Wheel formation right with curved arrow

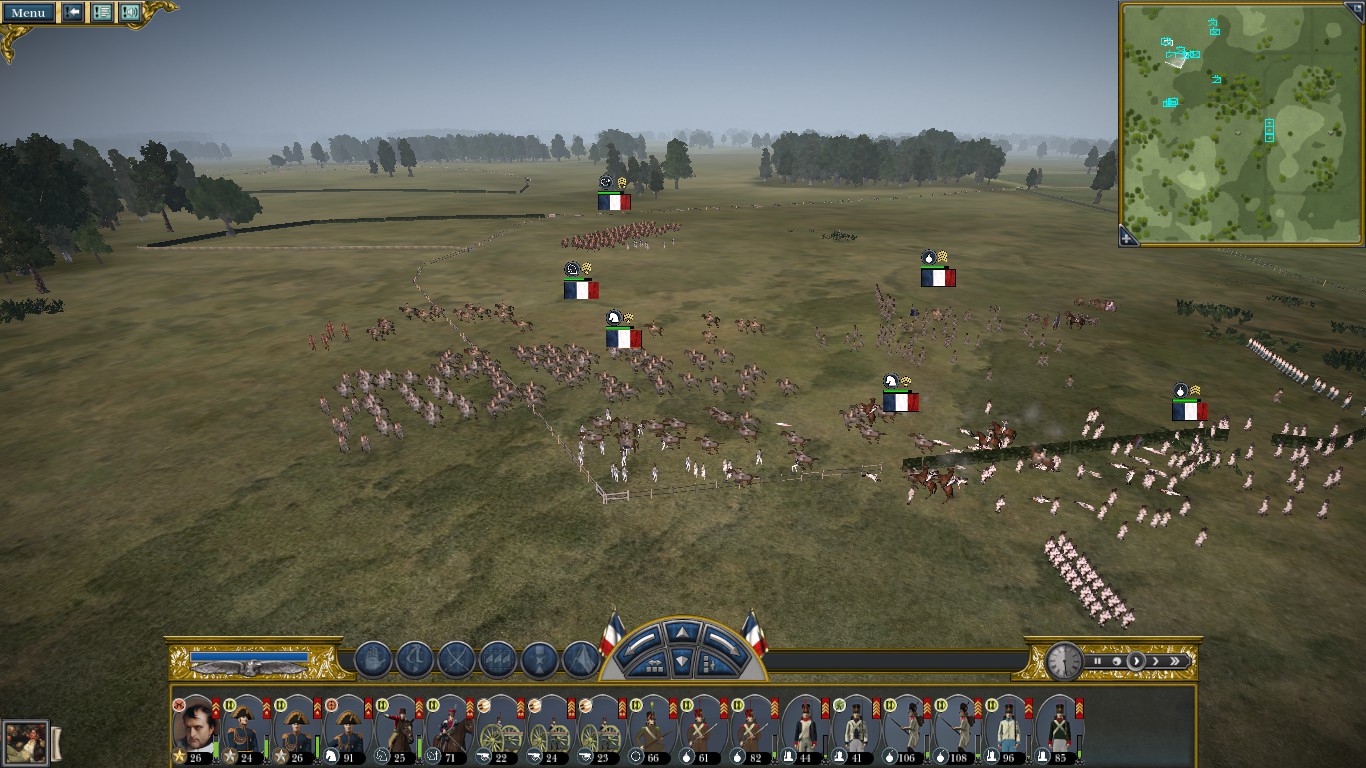point(721,640)
